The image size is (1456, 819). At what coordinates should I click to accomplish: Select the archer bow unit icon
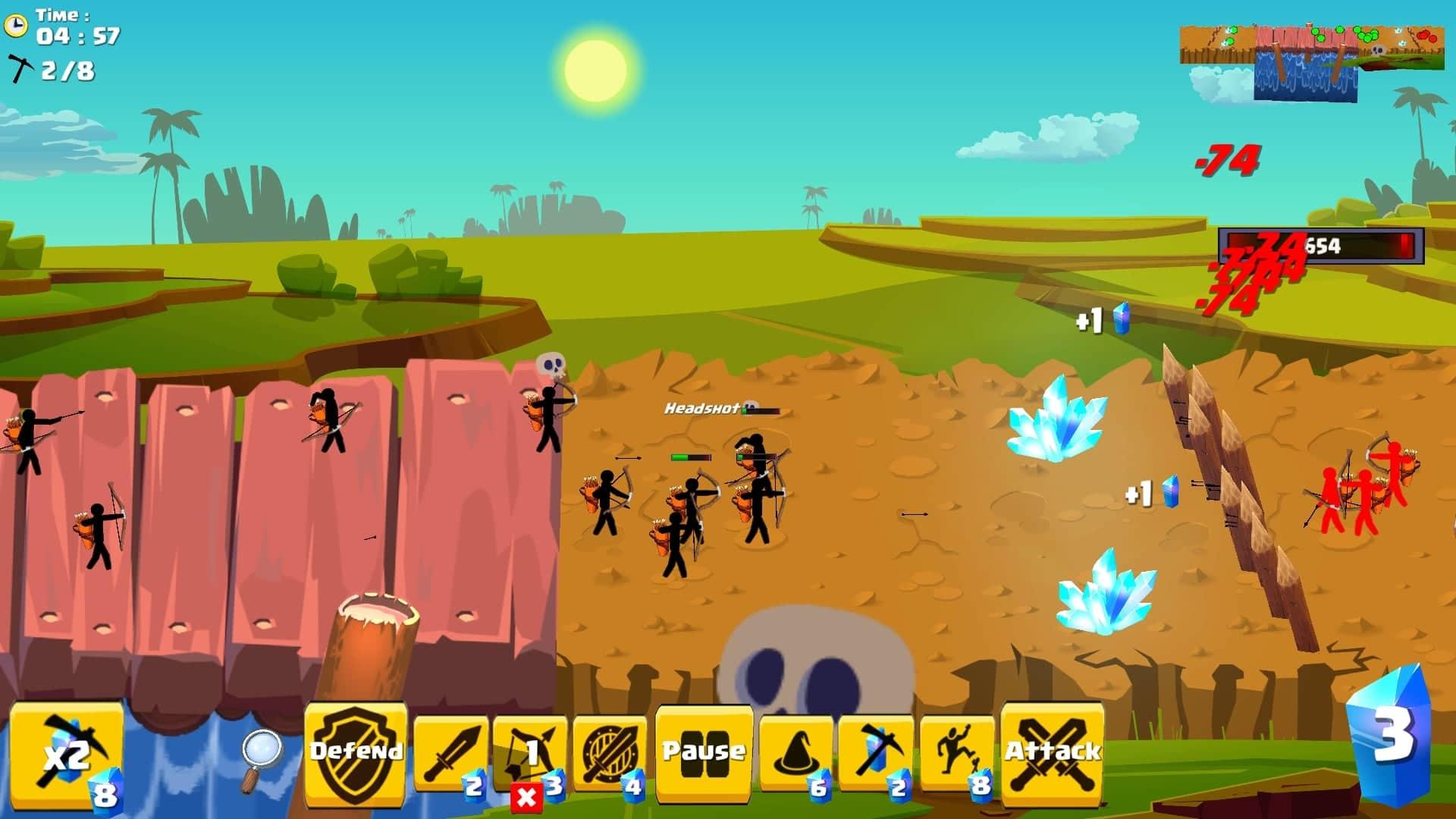tap(531, 747)
